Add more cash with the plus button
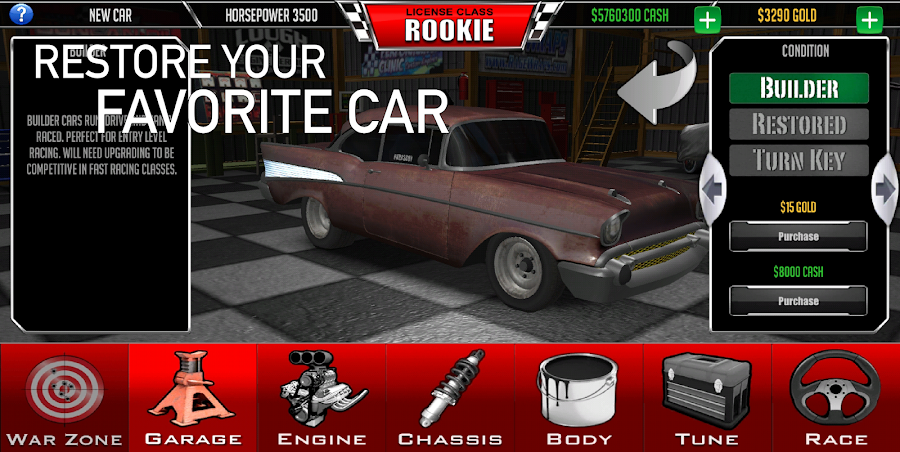This screenshot has width=900, height=452. click(x=707, y=19)
